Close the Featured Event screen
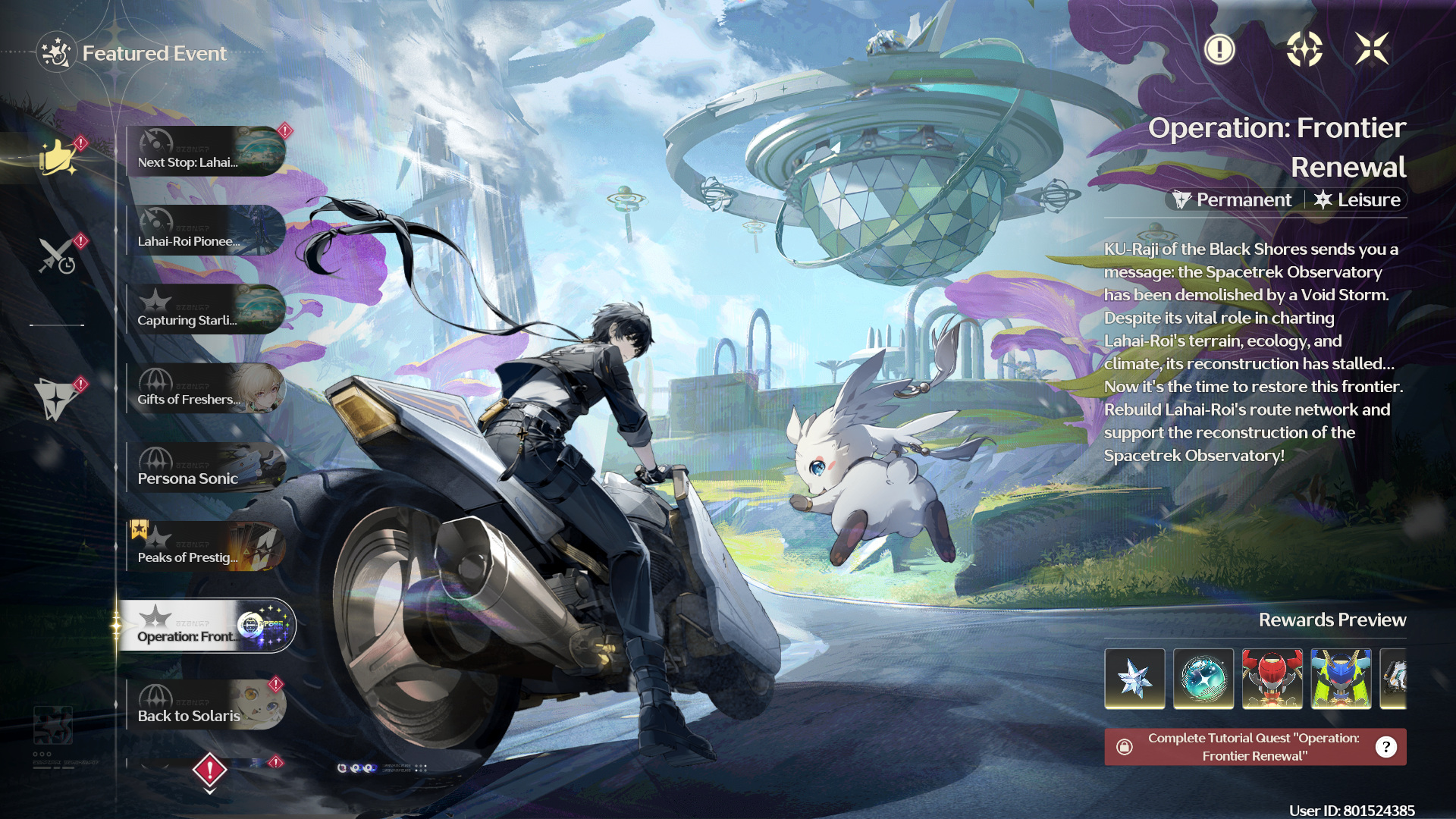Screen dimensions: 1456x819 click(1372, 50)
